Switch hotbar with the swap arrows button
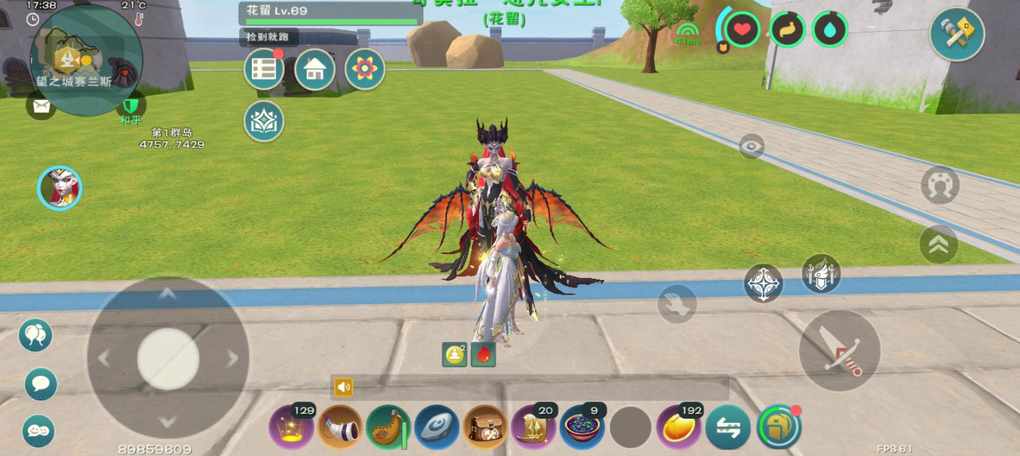 (x=727, y=427)
